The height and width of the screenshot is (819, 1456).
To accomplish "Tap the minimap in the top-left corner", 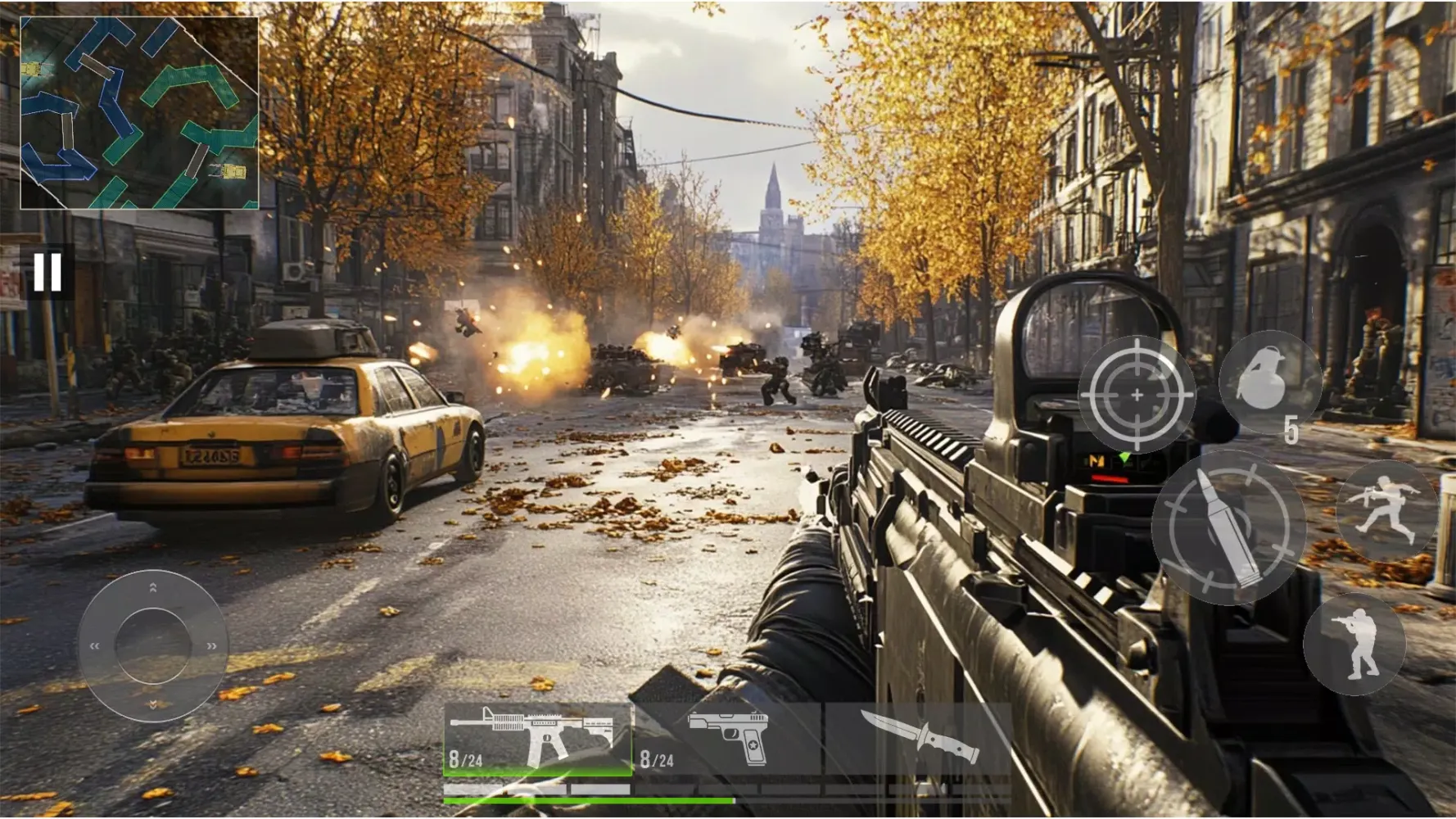I will (x=139, y=115).
